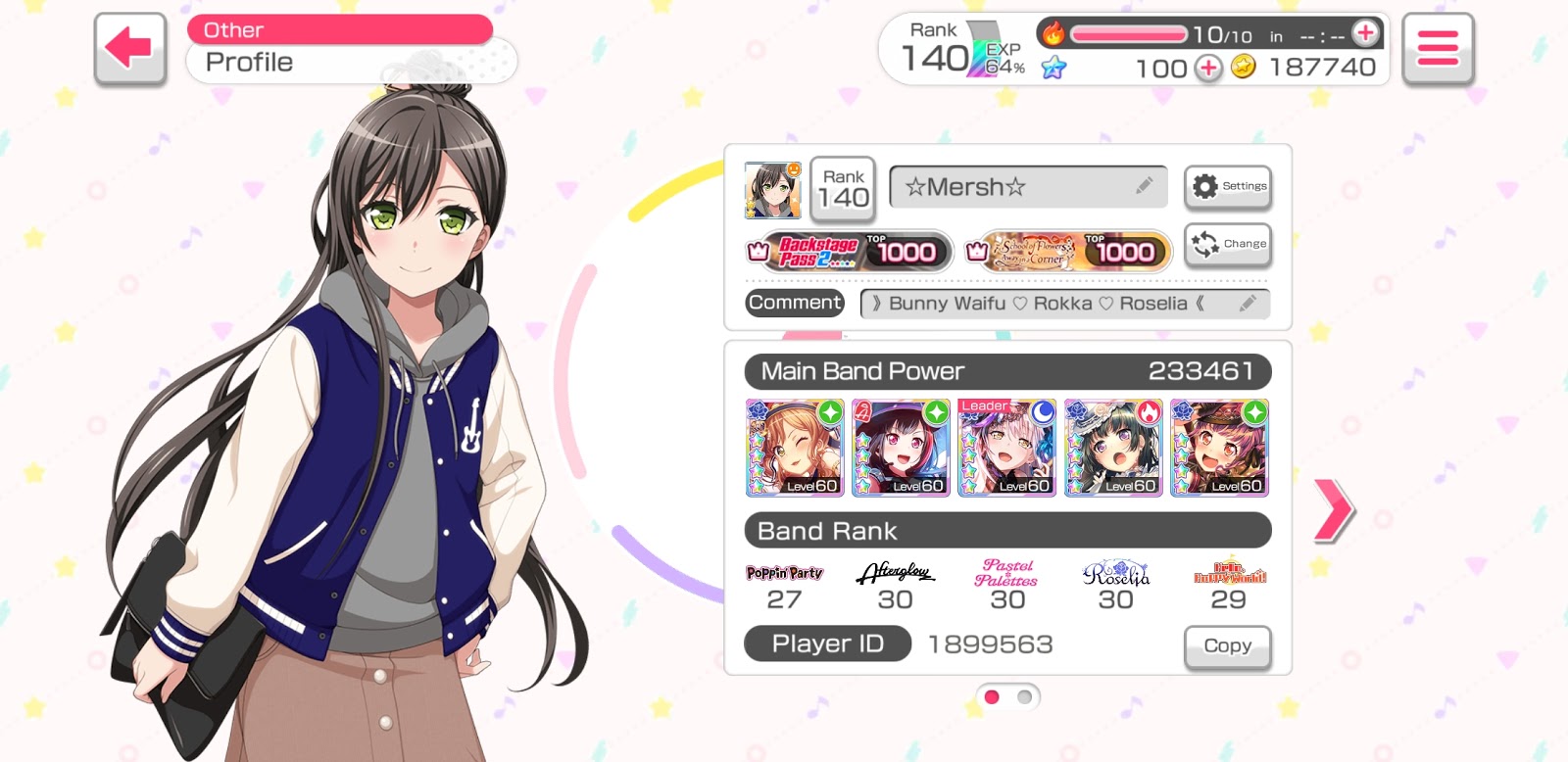This screenshot has height=762, width=1568.
Task: Edit the profile comment text
Action: [1247, 304]
